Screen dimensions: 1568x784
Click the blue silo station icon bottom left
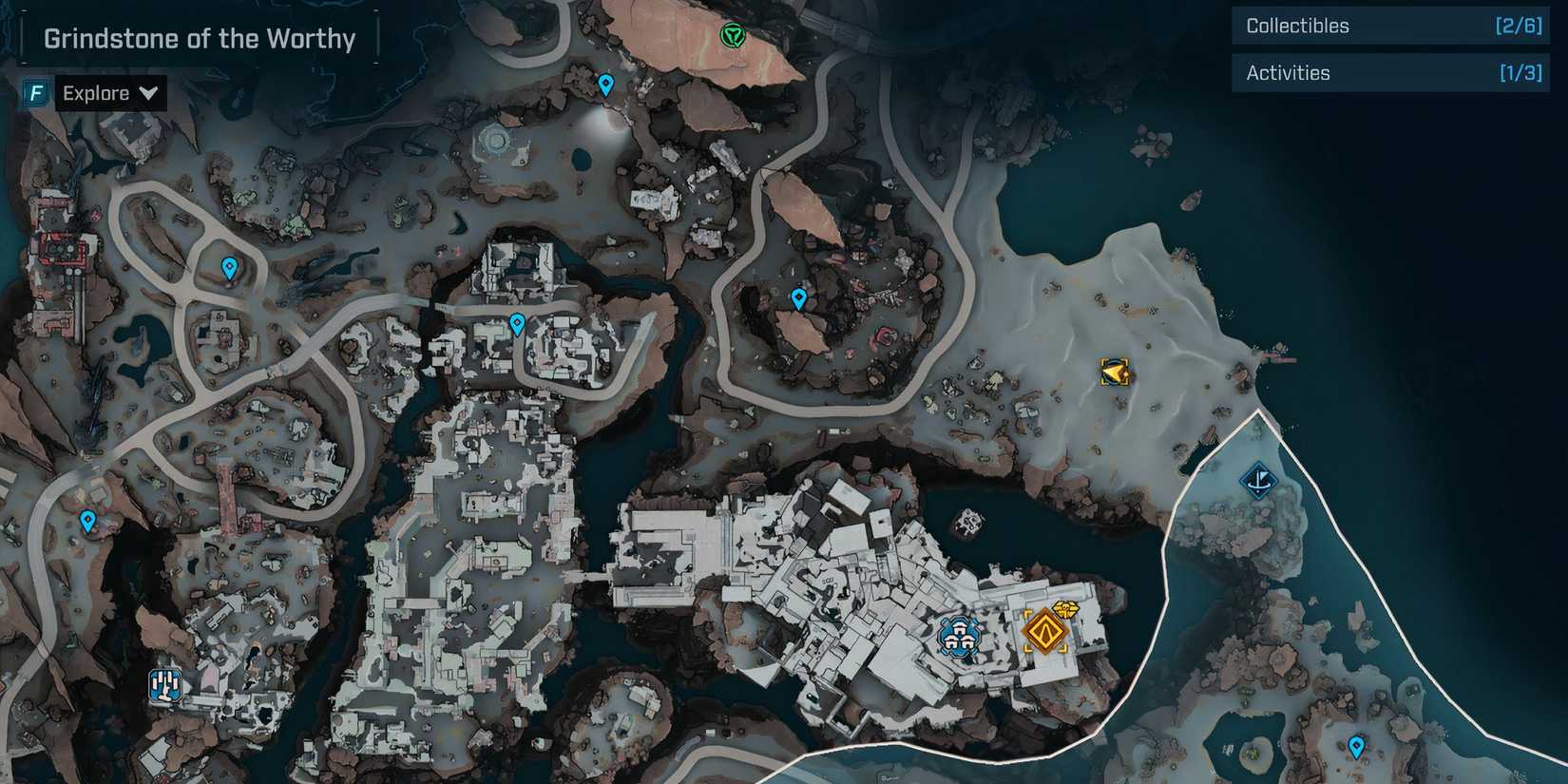pos(163,685)
